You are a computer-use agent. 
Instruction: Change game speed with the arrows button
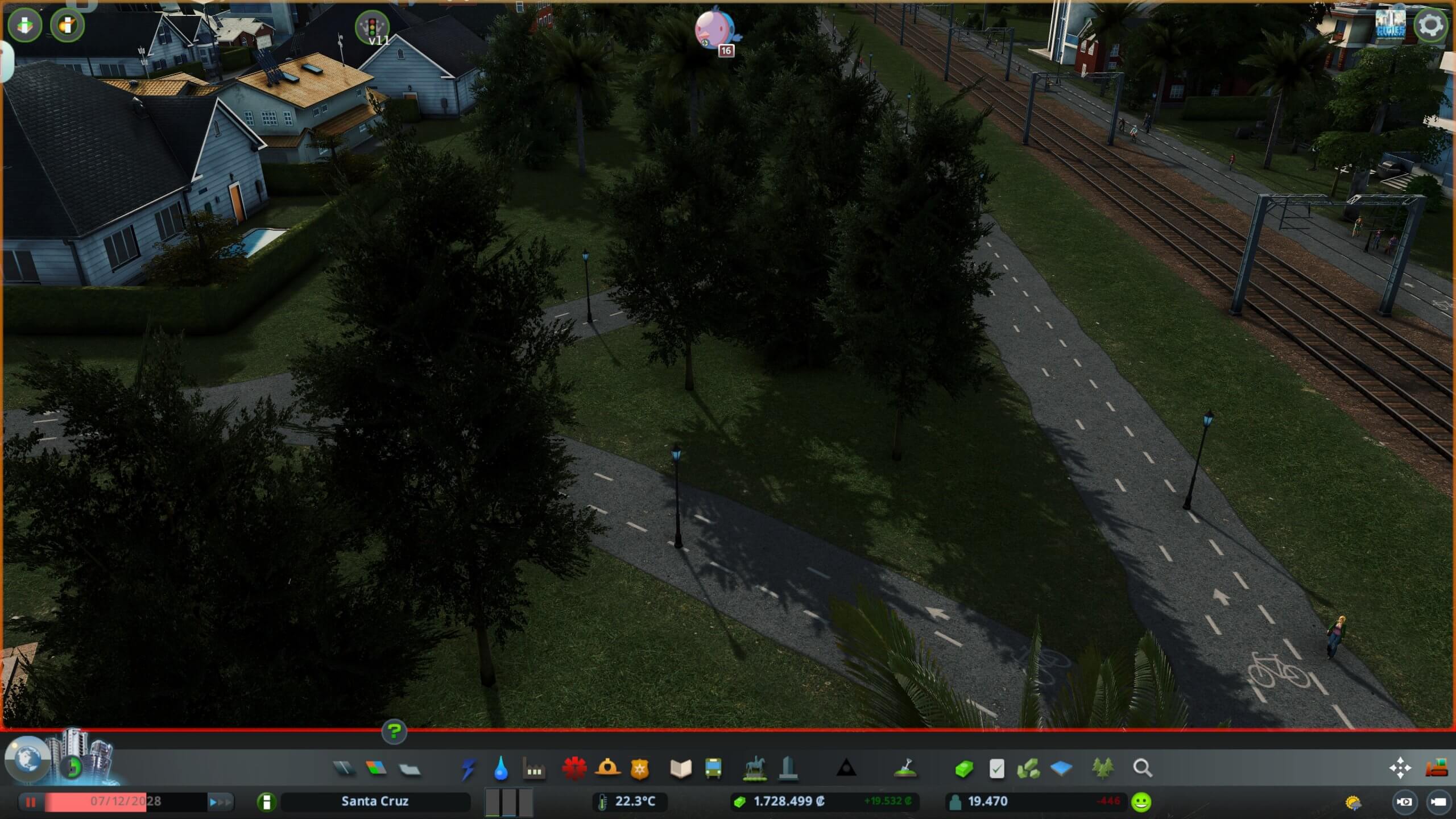(x=221, y=802)
